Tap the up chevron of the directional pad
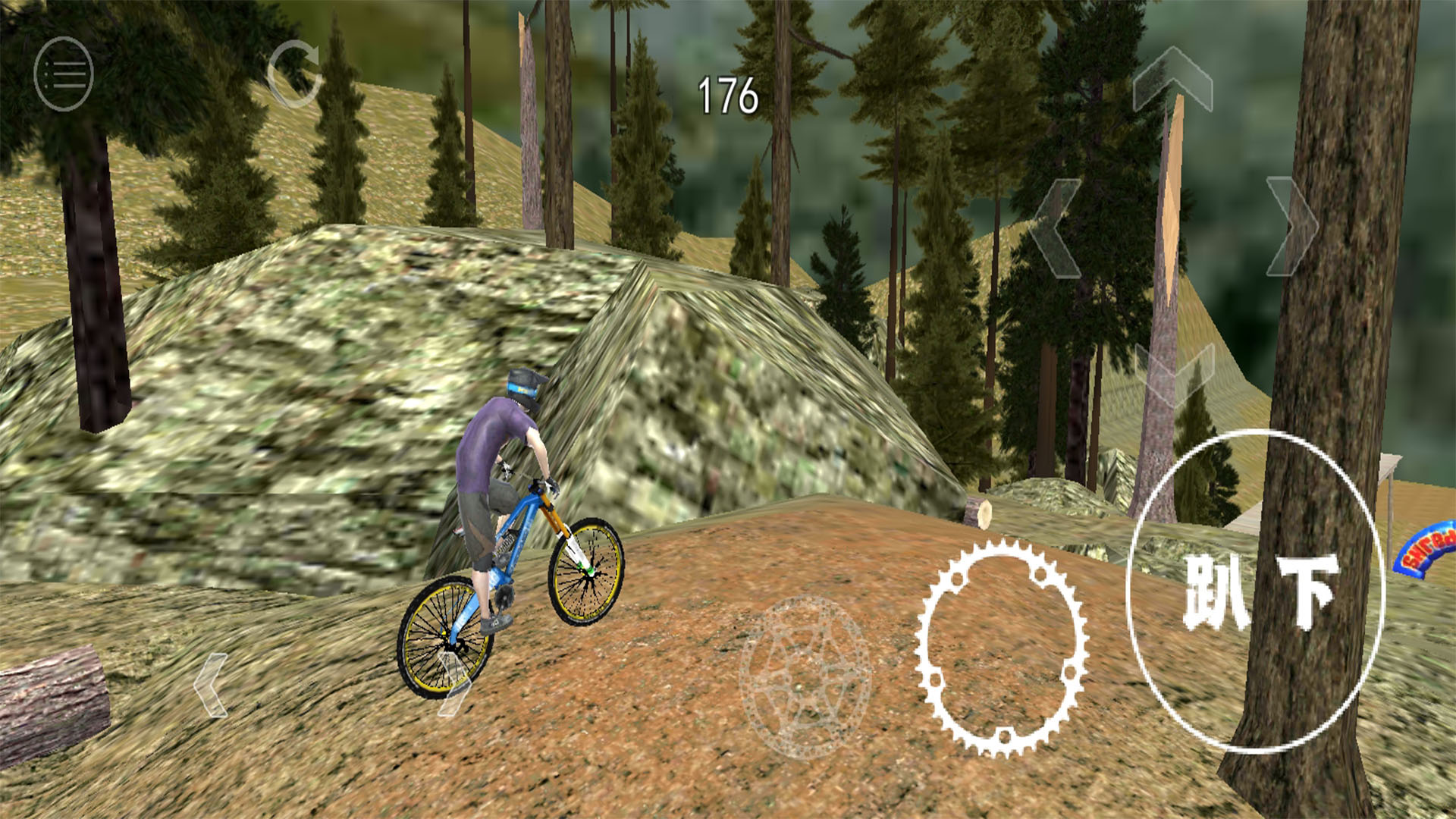 1172,80
